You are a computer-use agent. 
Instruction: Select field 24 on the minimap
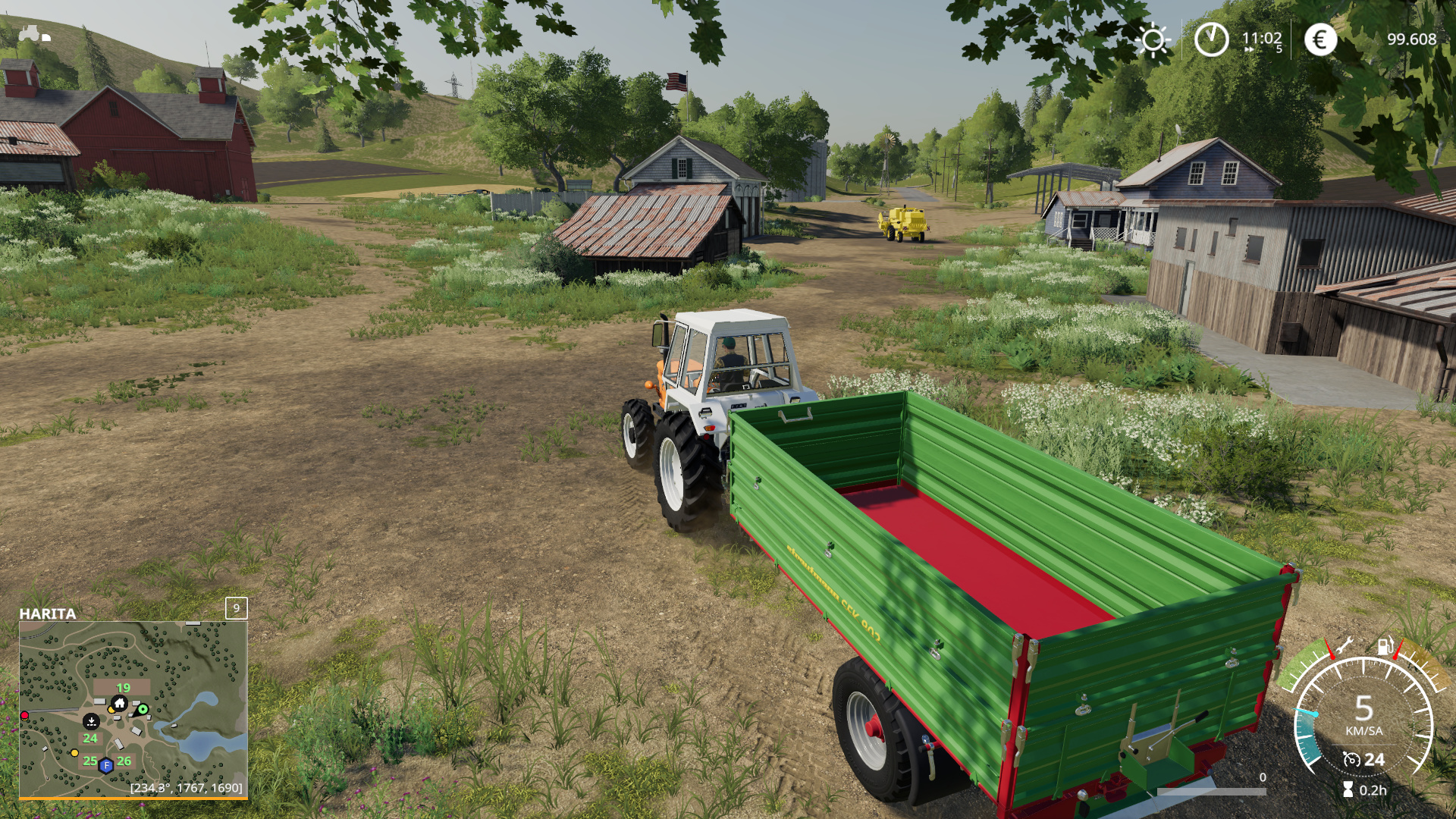(90, 738)
